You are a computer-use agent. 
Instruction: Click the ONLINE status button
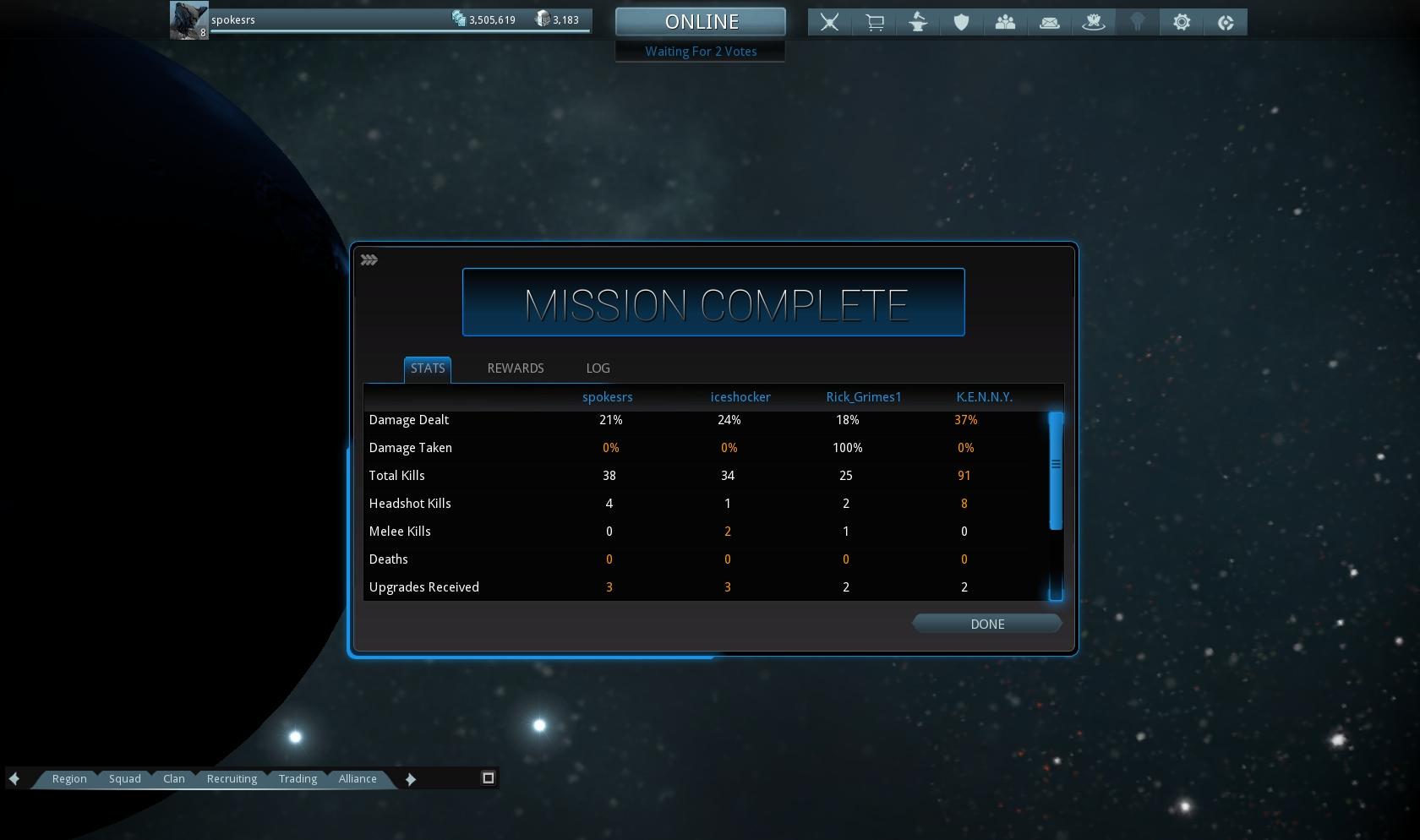701,22
